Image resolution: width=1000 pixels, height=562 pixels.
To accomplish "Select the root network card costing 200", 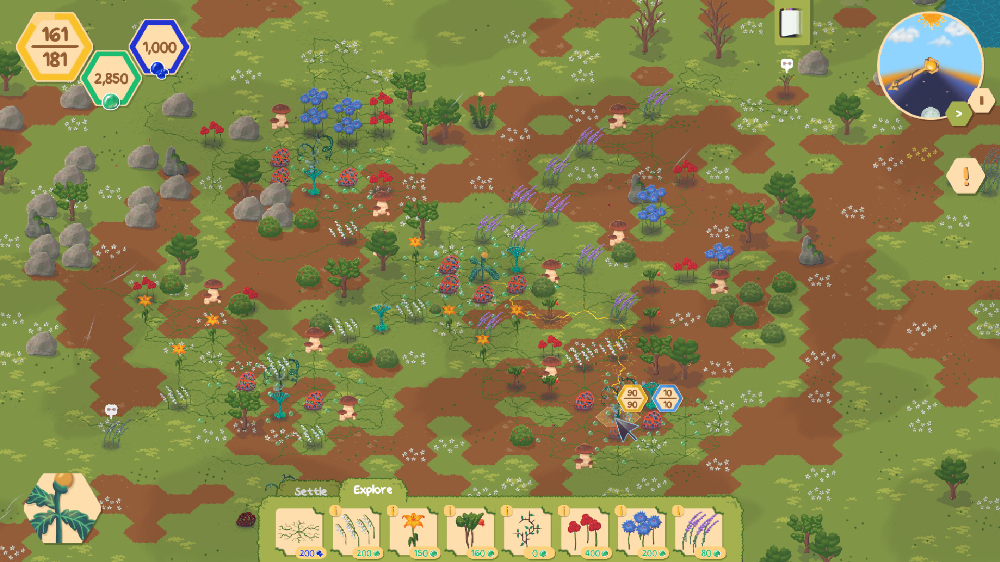I will 296,532.
